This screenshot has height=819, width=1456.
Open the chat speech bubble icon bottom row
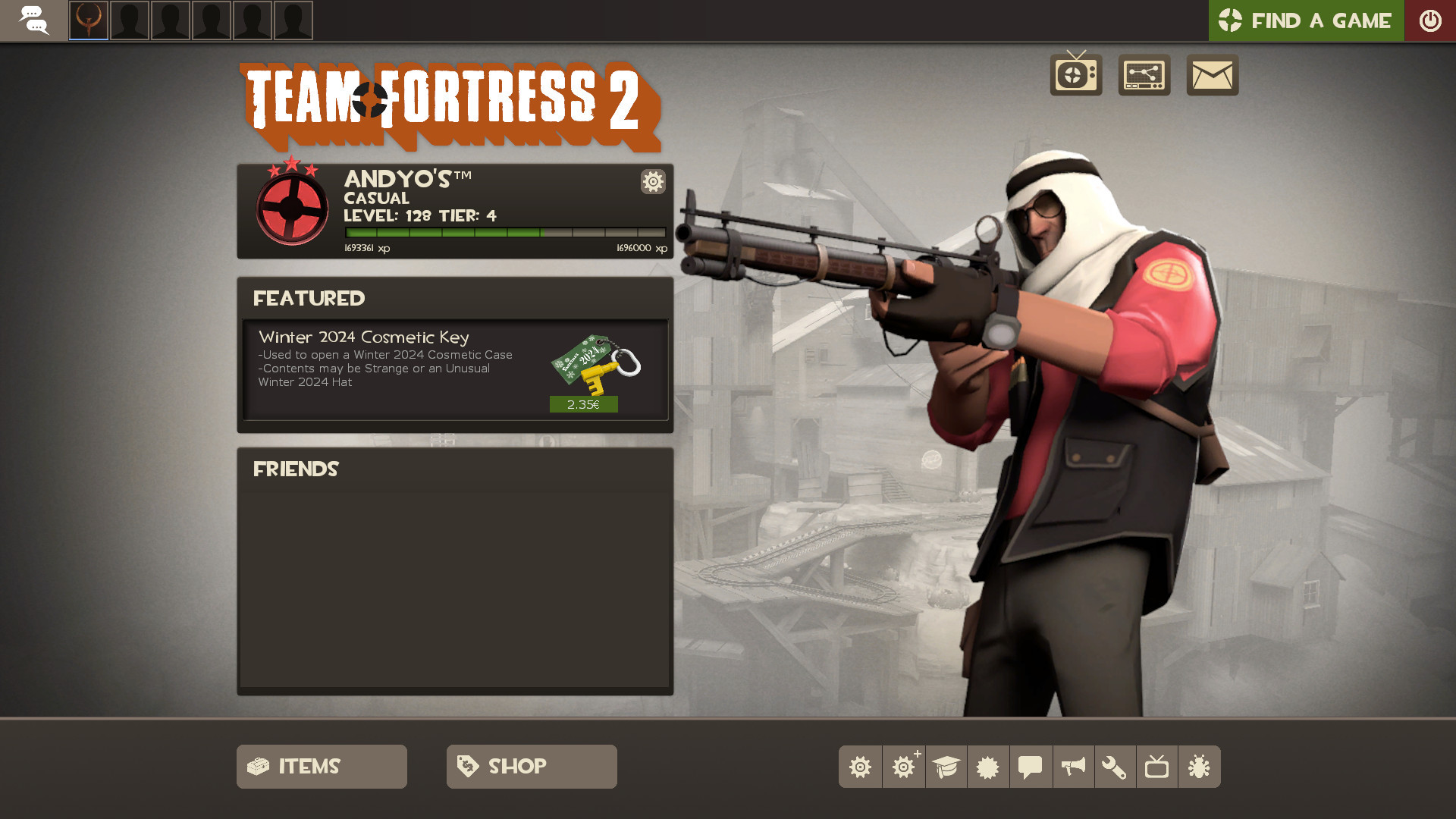(1031, 767)
